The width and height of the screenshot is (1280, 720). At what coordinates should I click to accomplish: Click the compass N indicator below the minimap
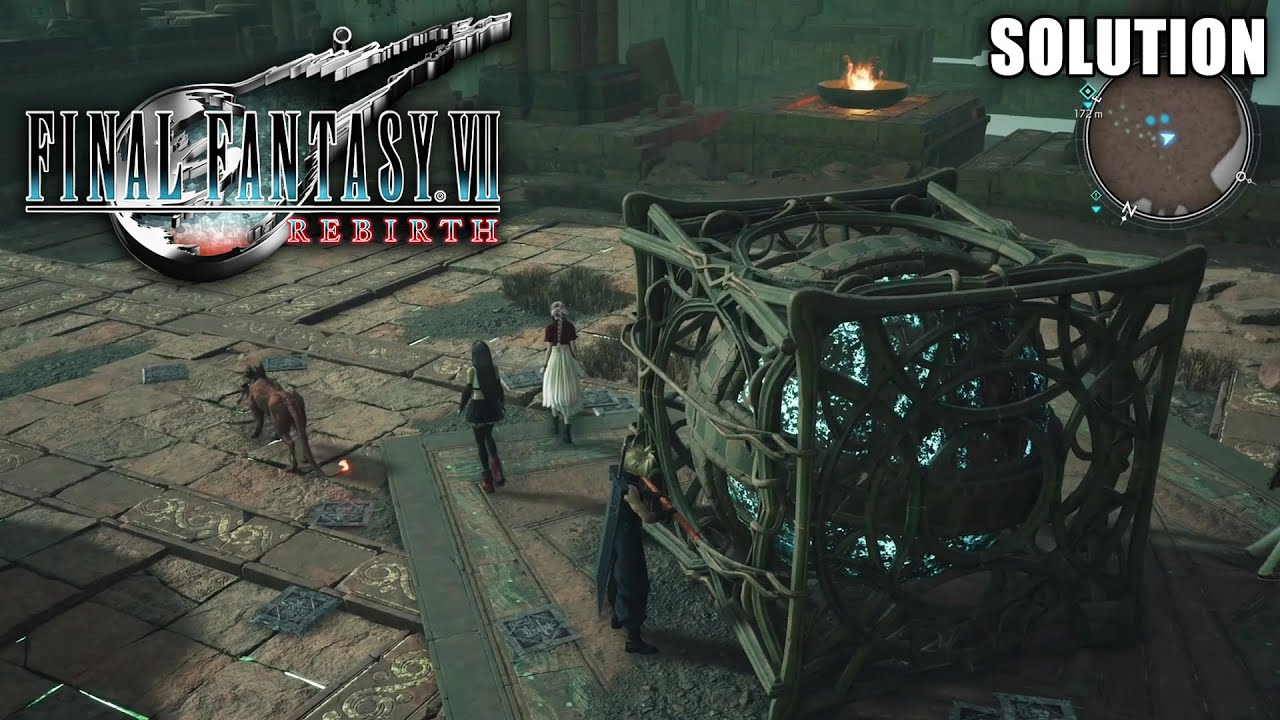click(x=1128, y=209)
